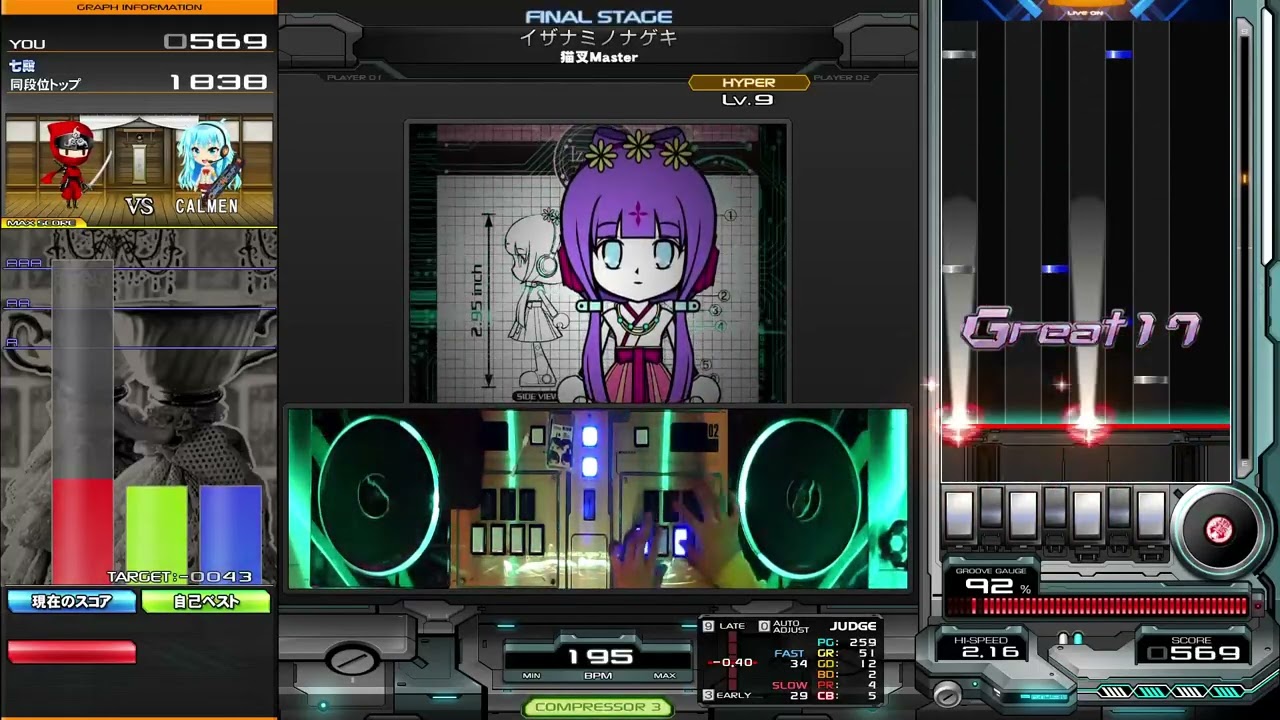Expand the GRAPH INFORMATION panel
Screen dimensions: 1280x720
click(x=138, y=7)
